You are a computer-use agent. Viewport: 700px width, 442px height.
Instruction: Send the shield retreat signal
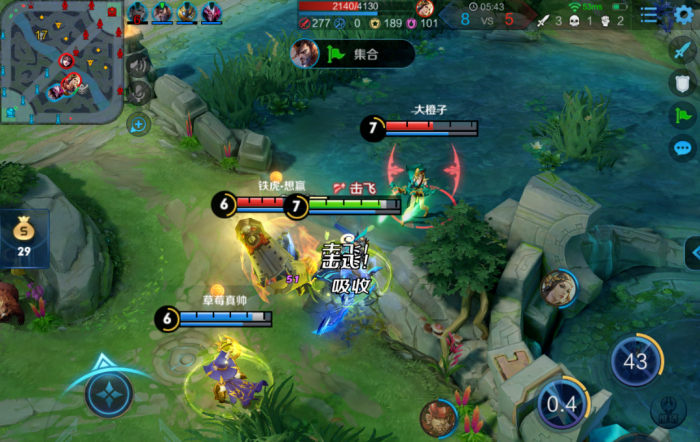683,83
